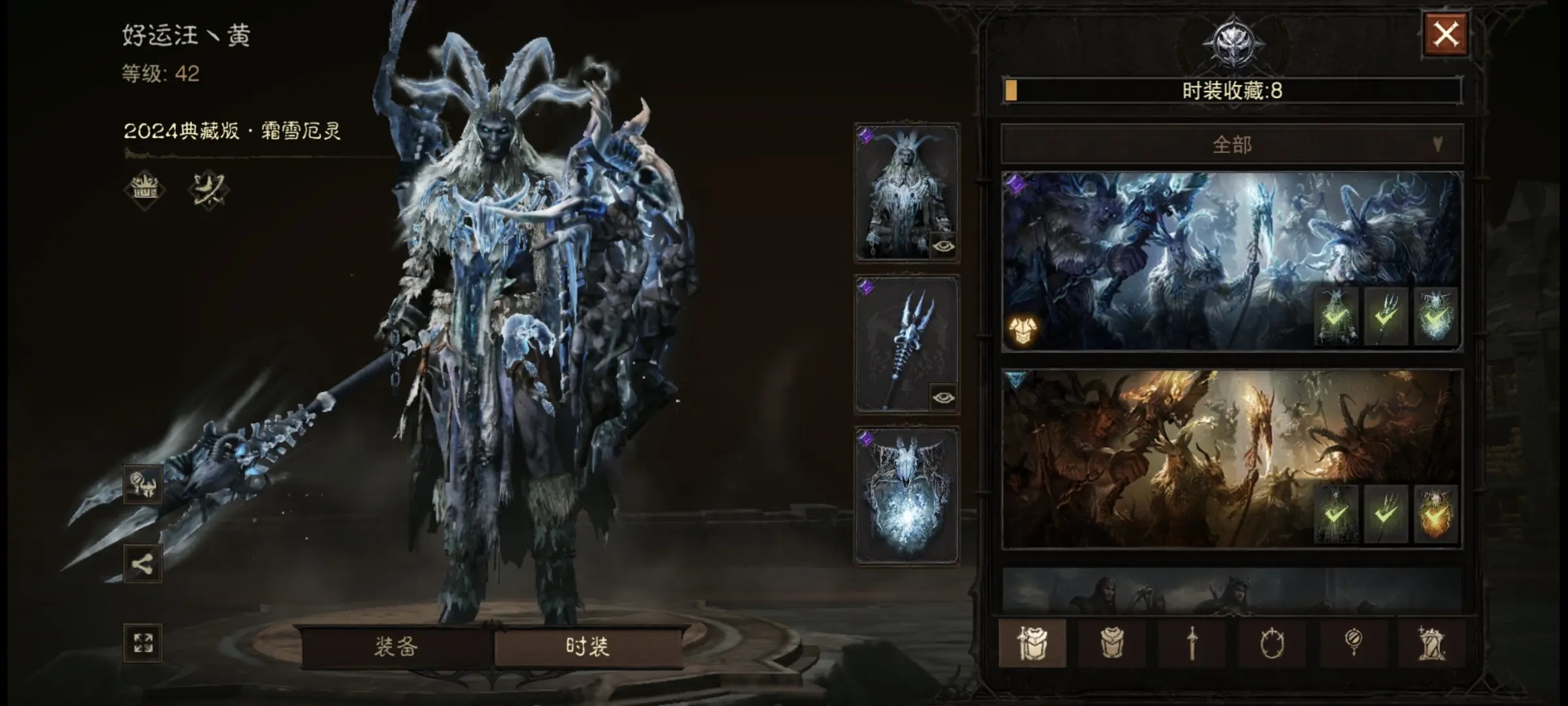Viewport: 1568px width, 706px height.
Task: Click the share icon button
Action: pos(143,563)
